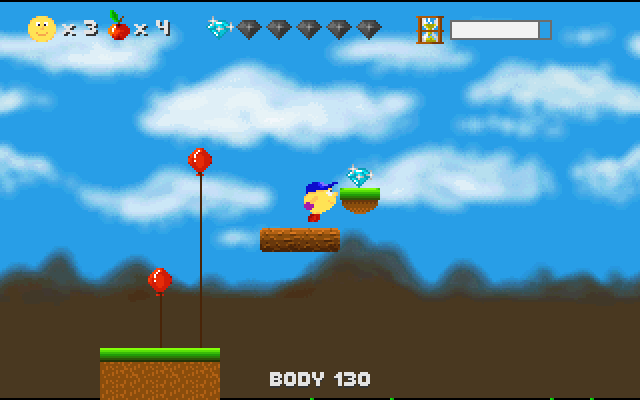This screenshot has height=400, width=640.
Task: Select the red apple counter icon
Action: click(118, 27)
